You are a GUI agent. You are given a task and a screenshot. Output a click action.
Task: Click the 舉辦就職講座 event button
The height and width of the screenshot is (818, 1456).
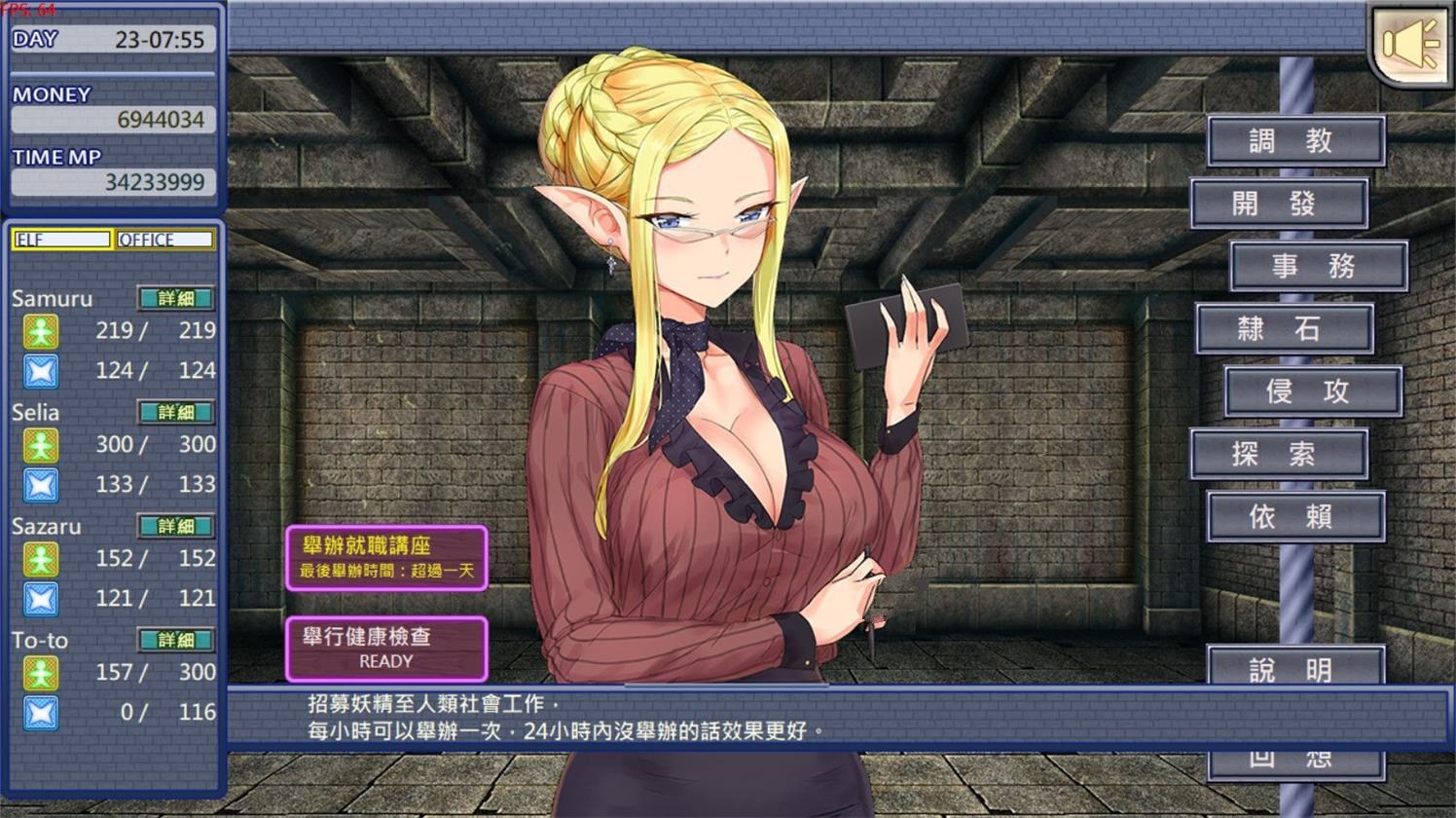click(386, 555)
